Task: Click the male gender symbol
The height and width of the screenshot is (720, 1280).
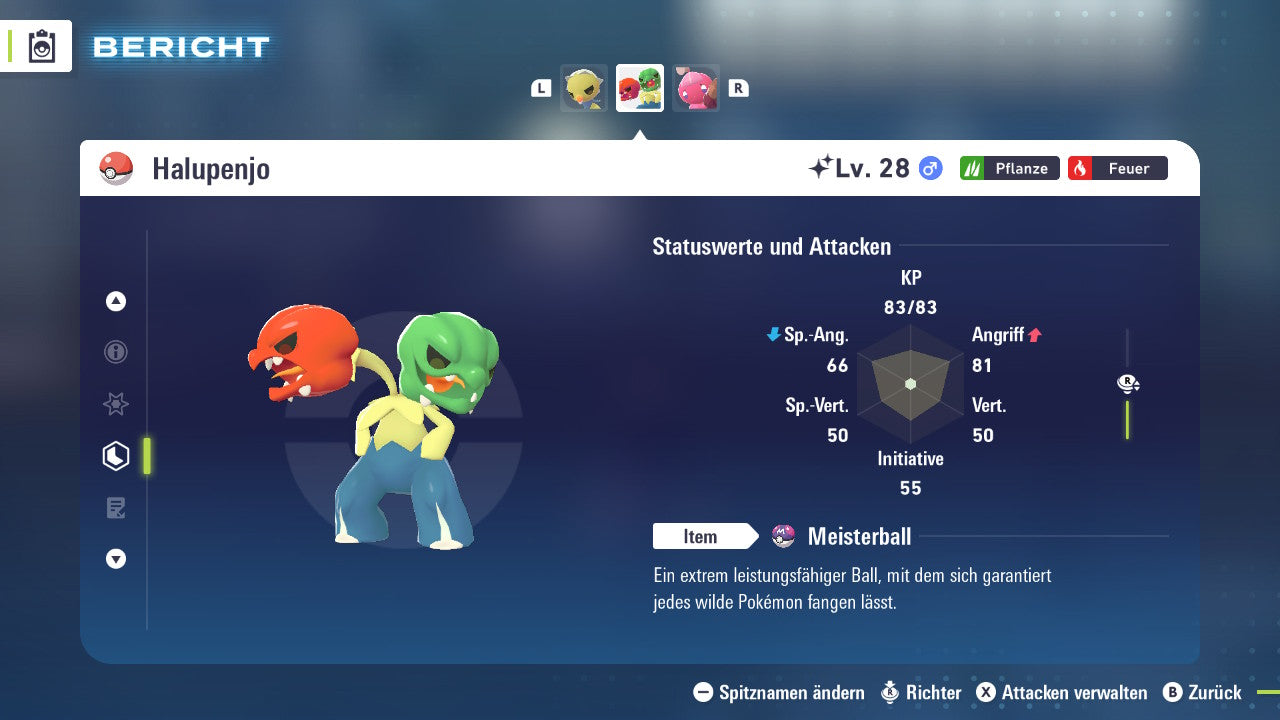Action: 929,169
